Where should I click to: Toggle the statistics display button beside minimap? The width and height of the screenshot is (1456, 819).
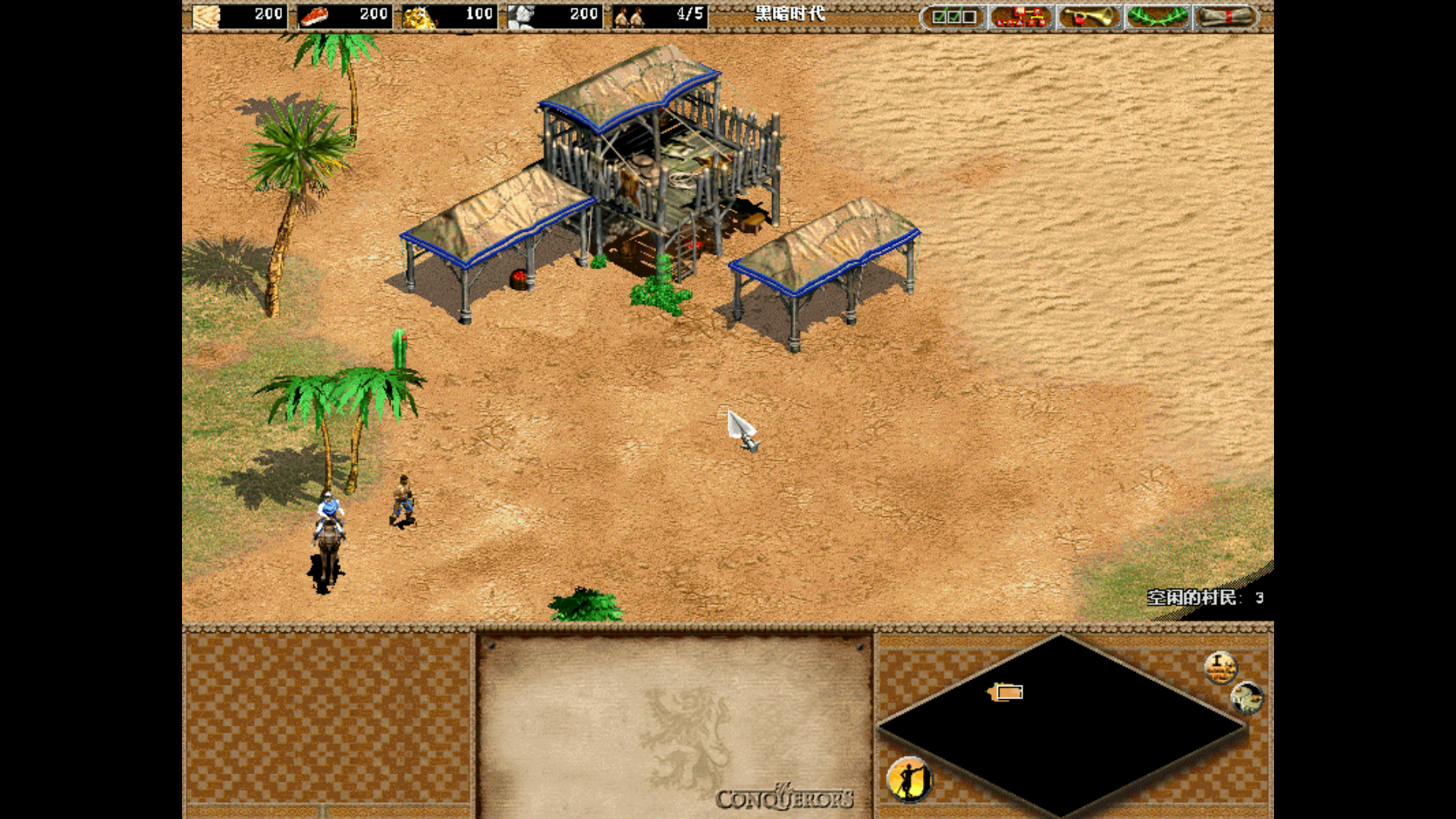coord(1220,667)
